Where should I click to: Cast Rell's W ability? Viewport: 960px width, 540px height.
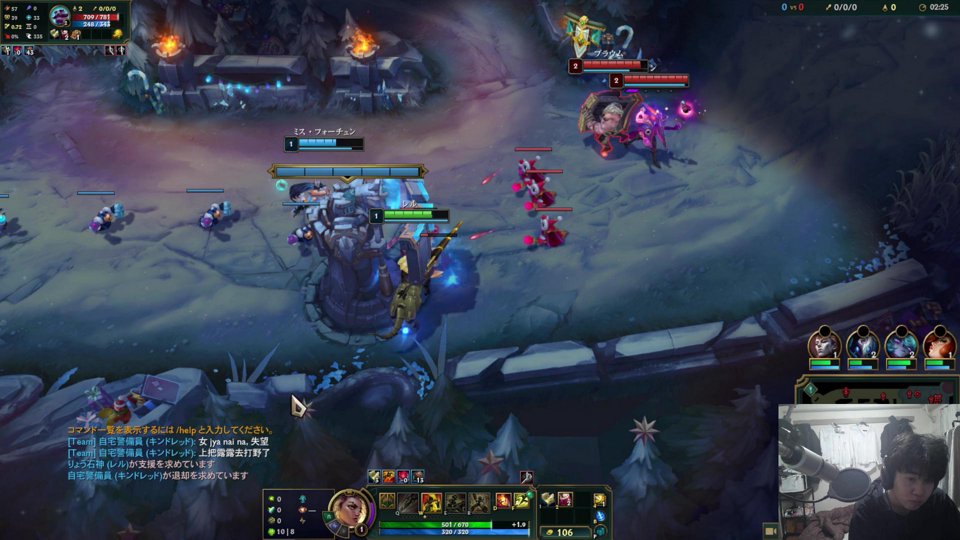coord(432,502)
